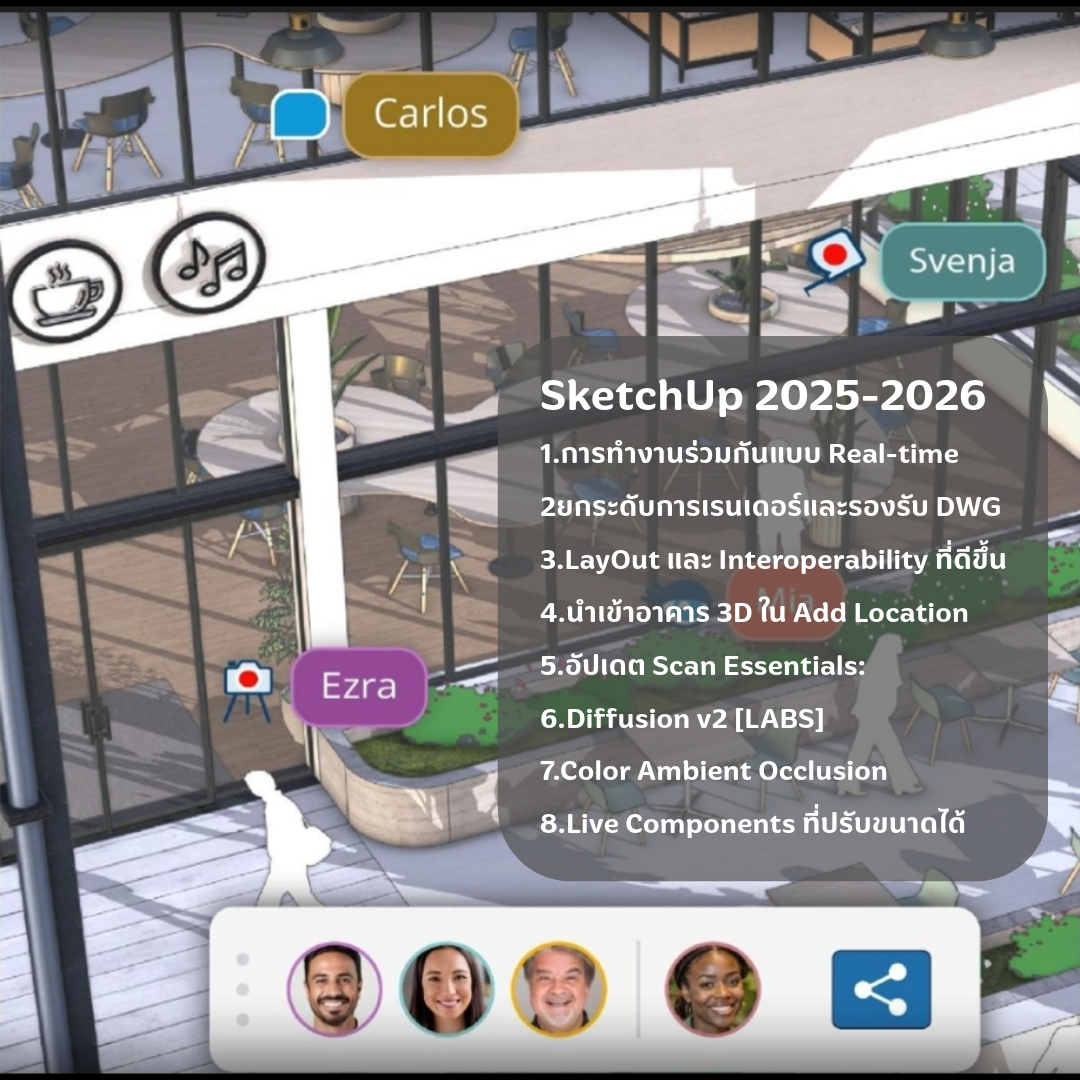Activate the music notes icon
This screenshot has width=1080, height=1080.
[210, 263]
